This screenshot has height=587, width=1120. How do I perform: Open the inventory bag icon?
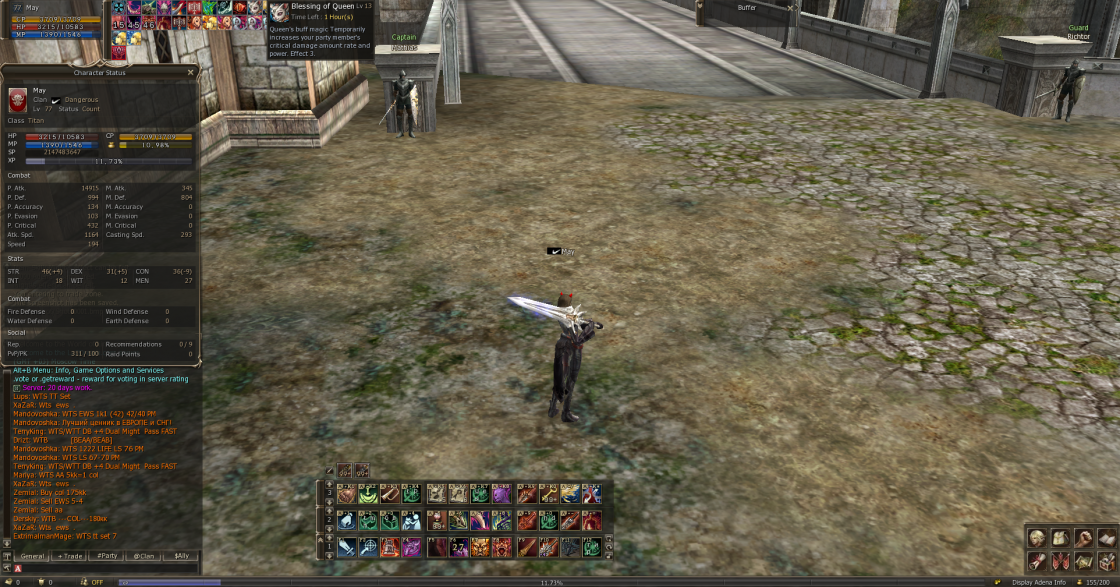1060,538
